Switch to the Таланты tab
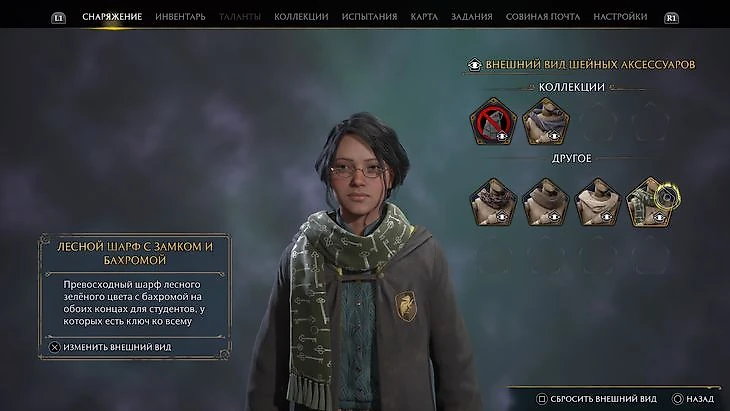The image size is (730, 411). [x=239, y=17]
